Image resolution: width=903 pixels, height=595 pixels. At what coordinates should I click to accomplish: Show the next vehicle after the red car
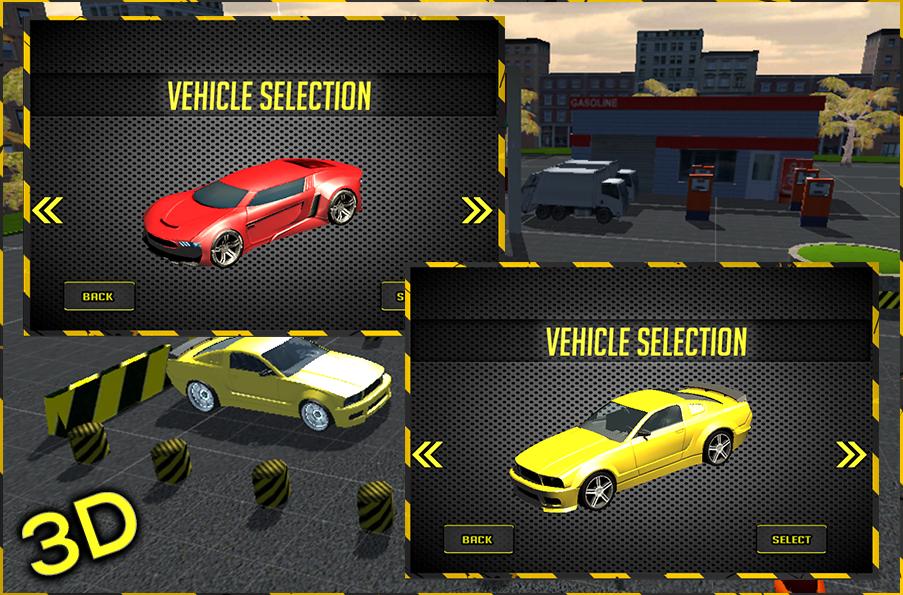pyautogui.click(x=477, y=210)
